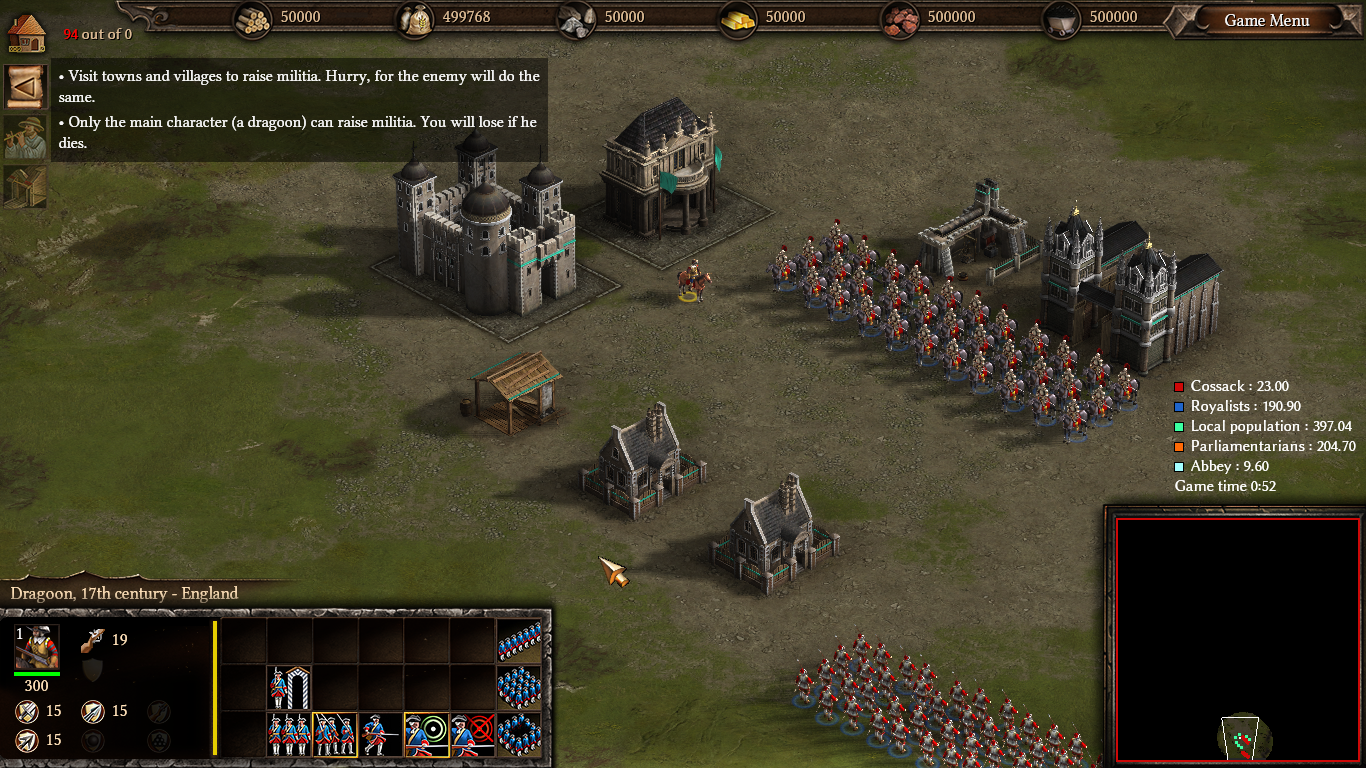Click the flute-playing peasant icon
The width and height of the screenshot is (1366, 768).
point(25,138)
